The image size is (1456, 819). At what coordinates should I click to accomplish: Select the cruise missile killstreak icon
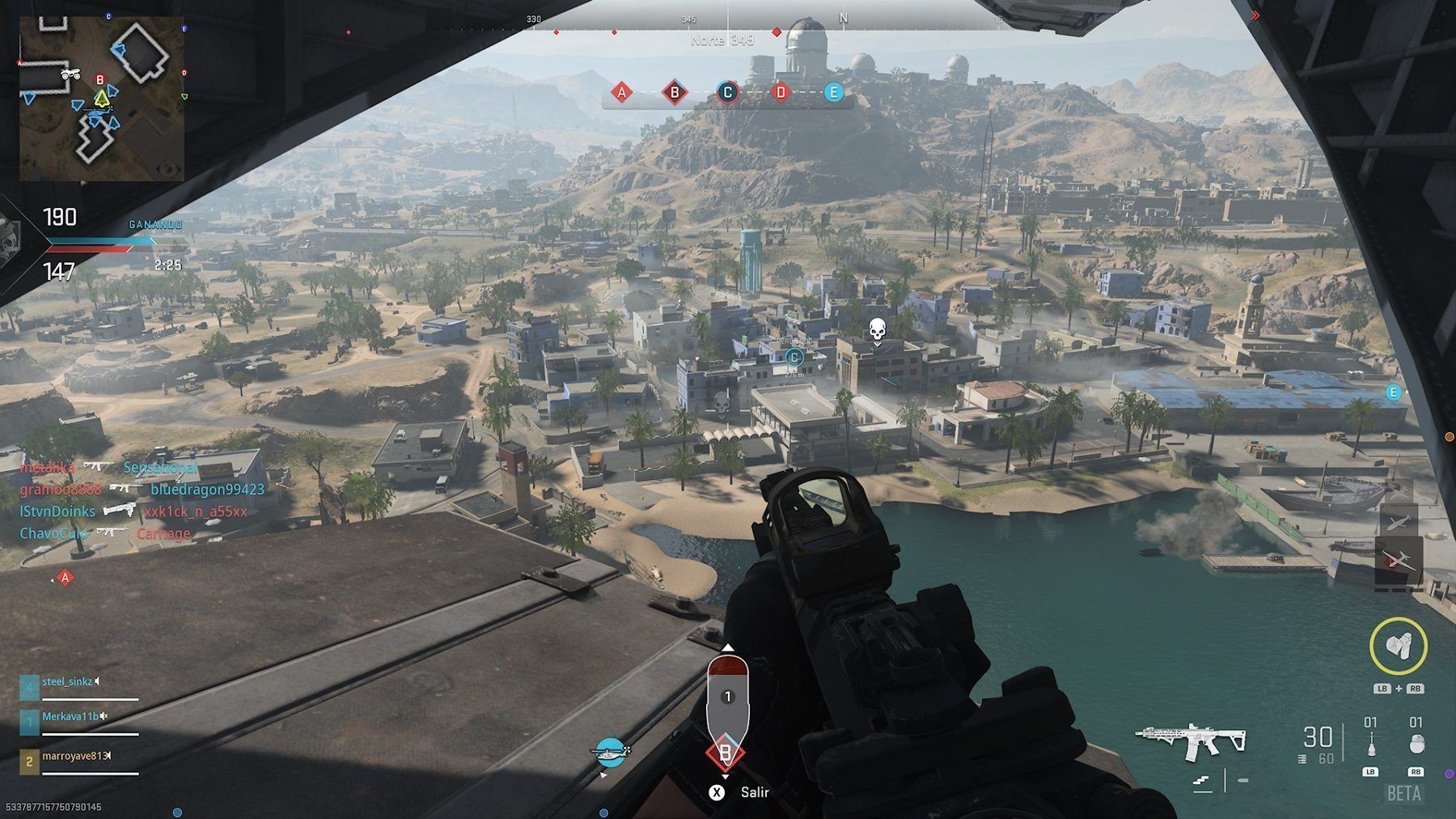coord(1399,520)
